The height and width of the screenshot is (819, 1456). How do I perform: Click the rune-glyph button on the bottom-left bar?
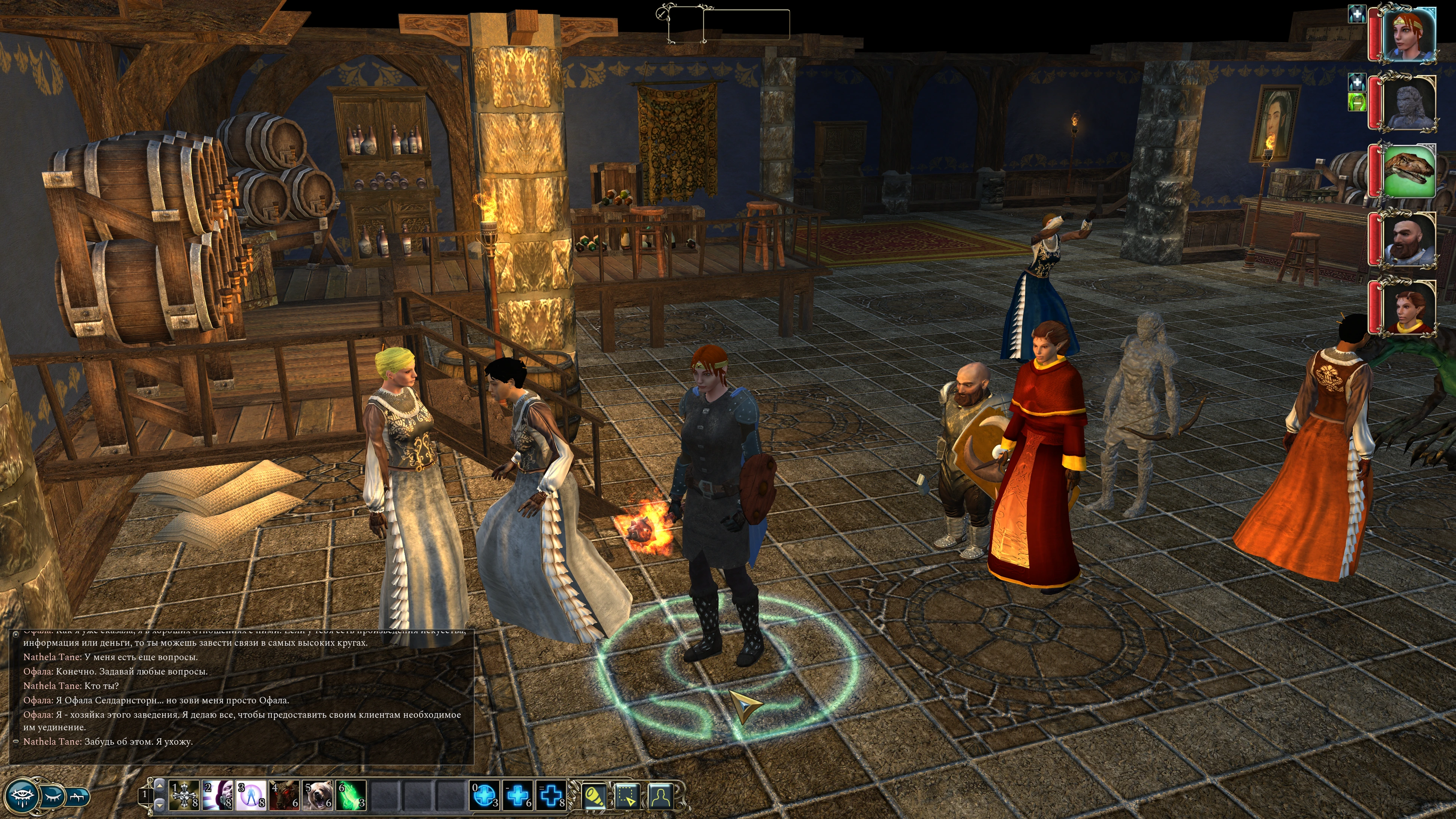(x=78, y=796)
